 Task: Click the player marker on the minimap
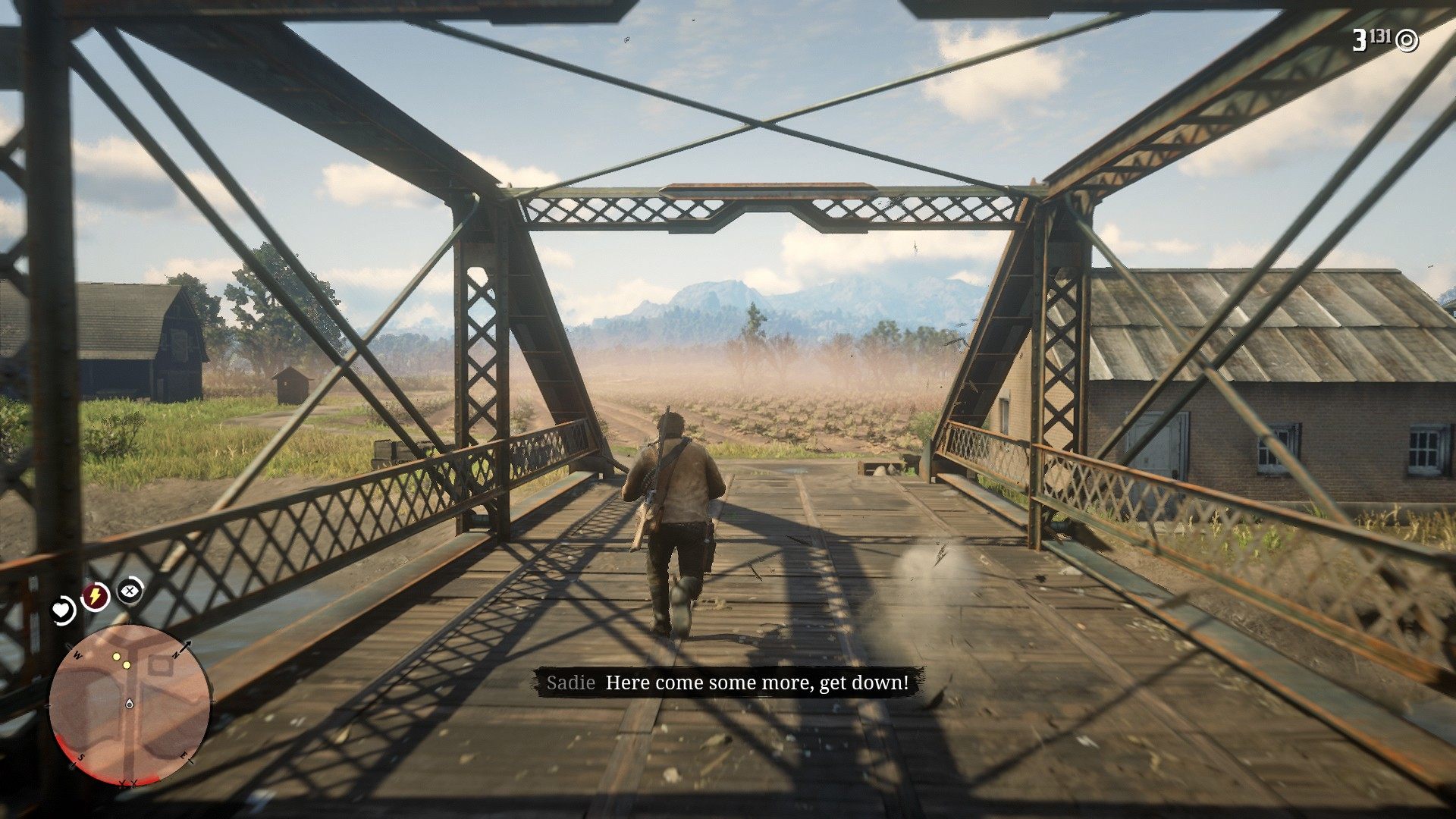pyautogui.click(x=130, y=704)
